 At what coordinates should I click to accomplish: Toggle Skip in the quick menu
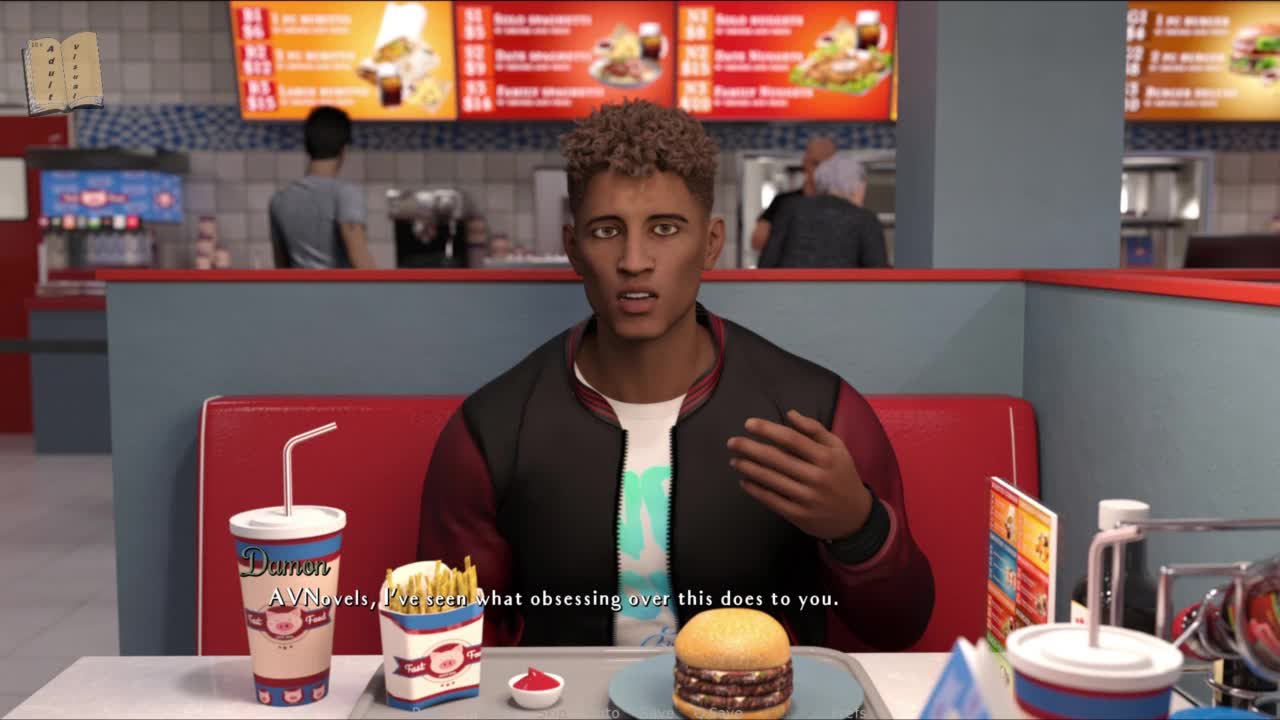553,713
